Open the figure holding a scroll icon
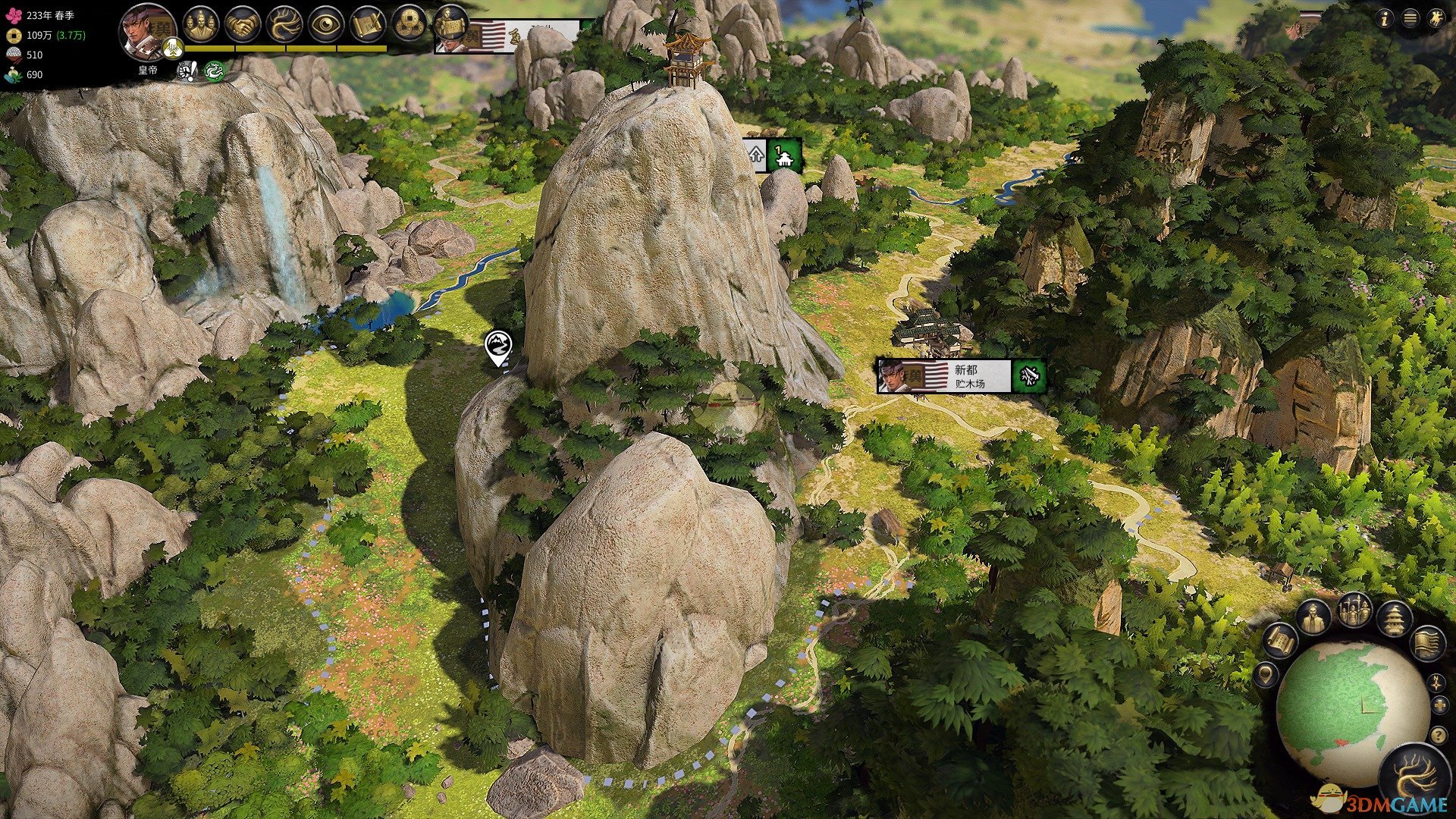The image size is (1456, 819). [x=450, y=23]
